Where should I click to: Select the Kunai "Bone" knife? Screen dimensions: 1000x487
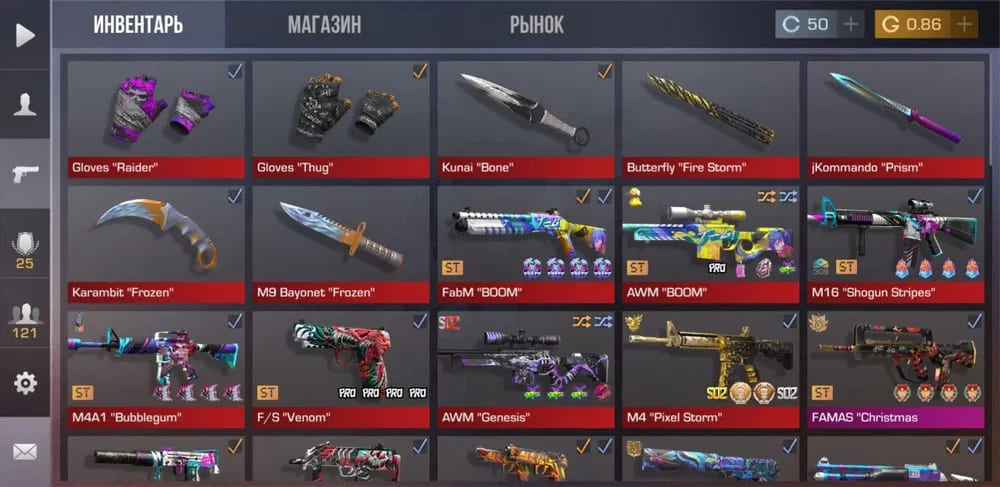click(x=525, y=118)
